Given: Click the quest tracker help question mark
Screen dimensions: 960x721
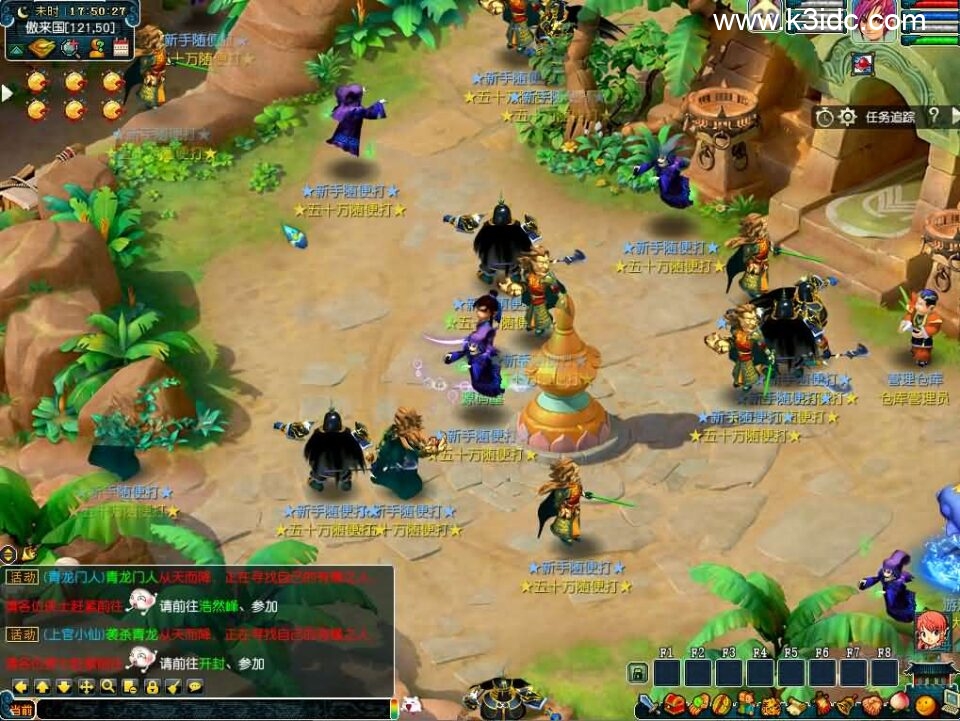Looking at the screenshot, I should pyautogui.click(x=933, y=117).
